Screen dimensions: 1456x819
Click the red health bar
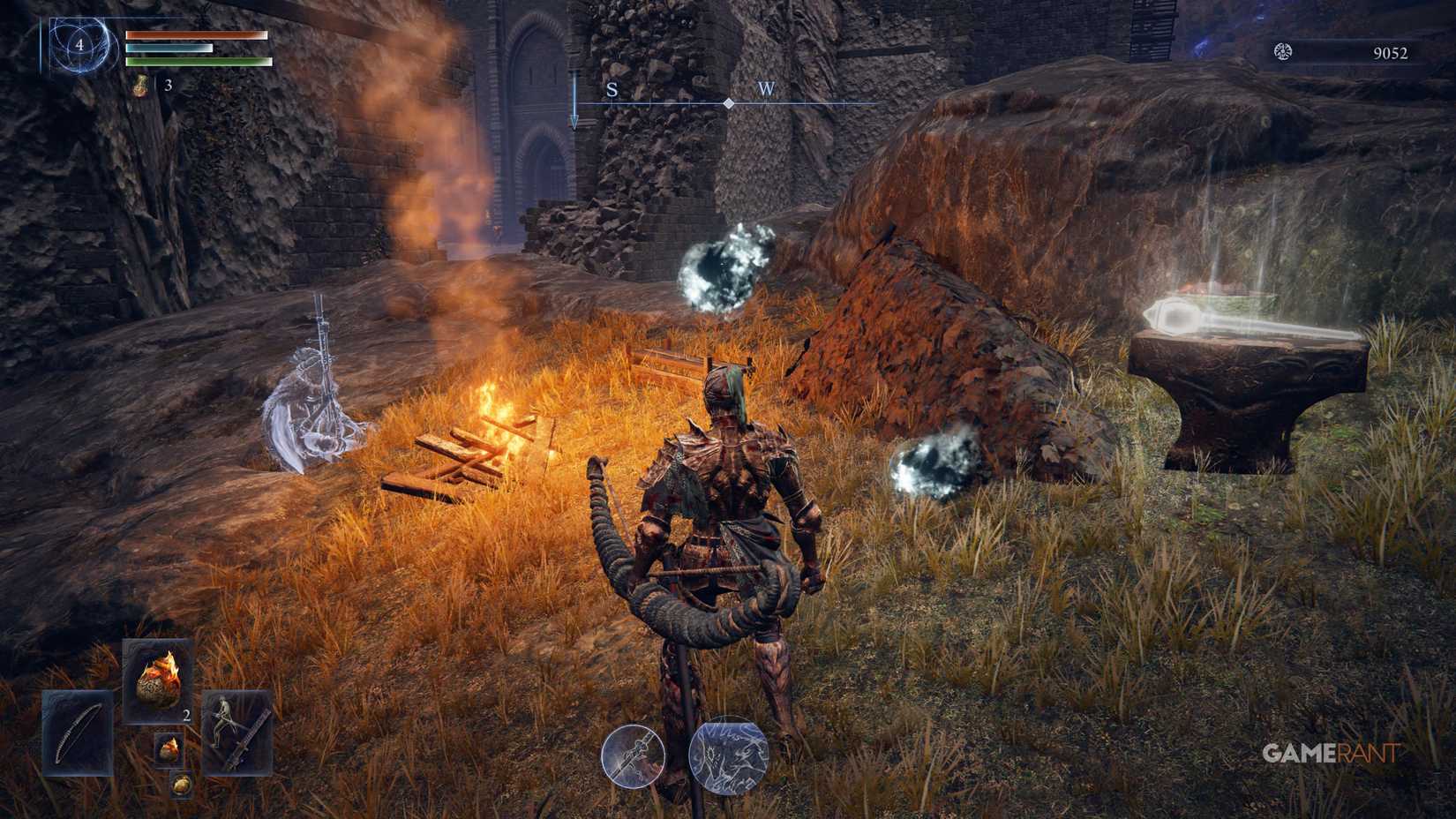[197, 34]
